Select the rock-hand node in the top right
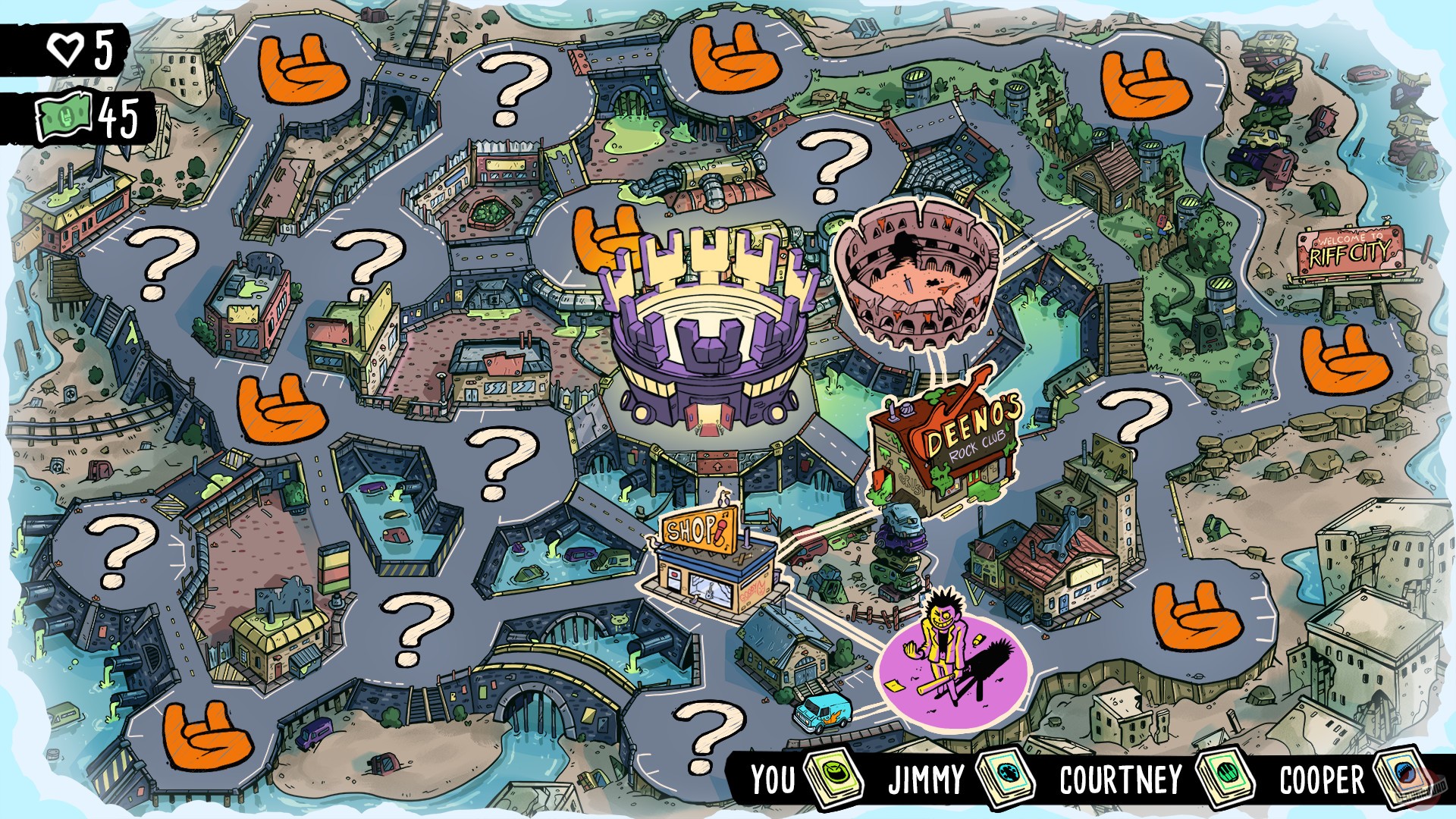This screenshot has height=819, width=1456. 1145,83
